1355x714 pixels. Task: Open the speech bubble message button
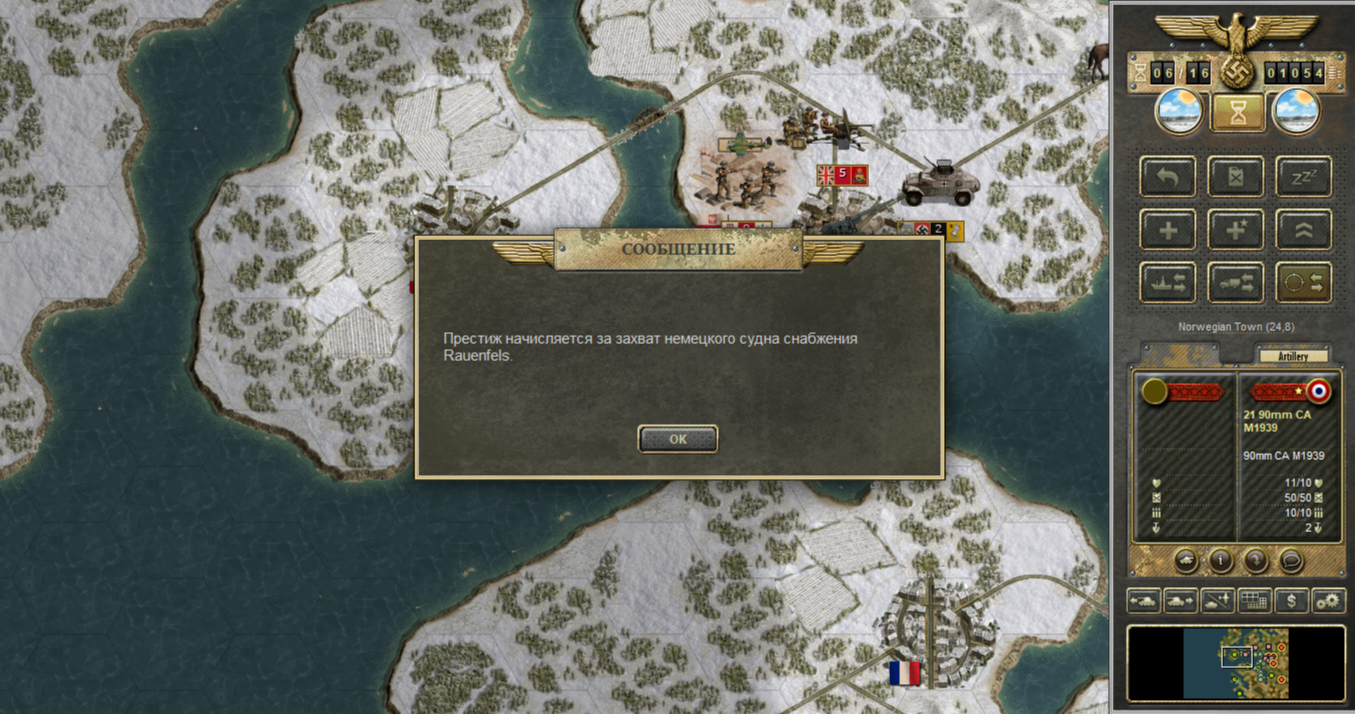1291,560
